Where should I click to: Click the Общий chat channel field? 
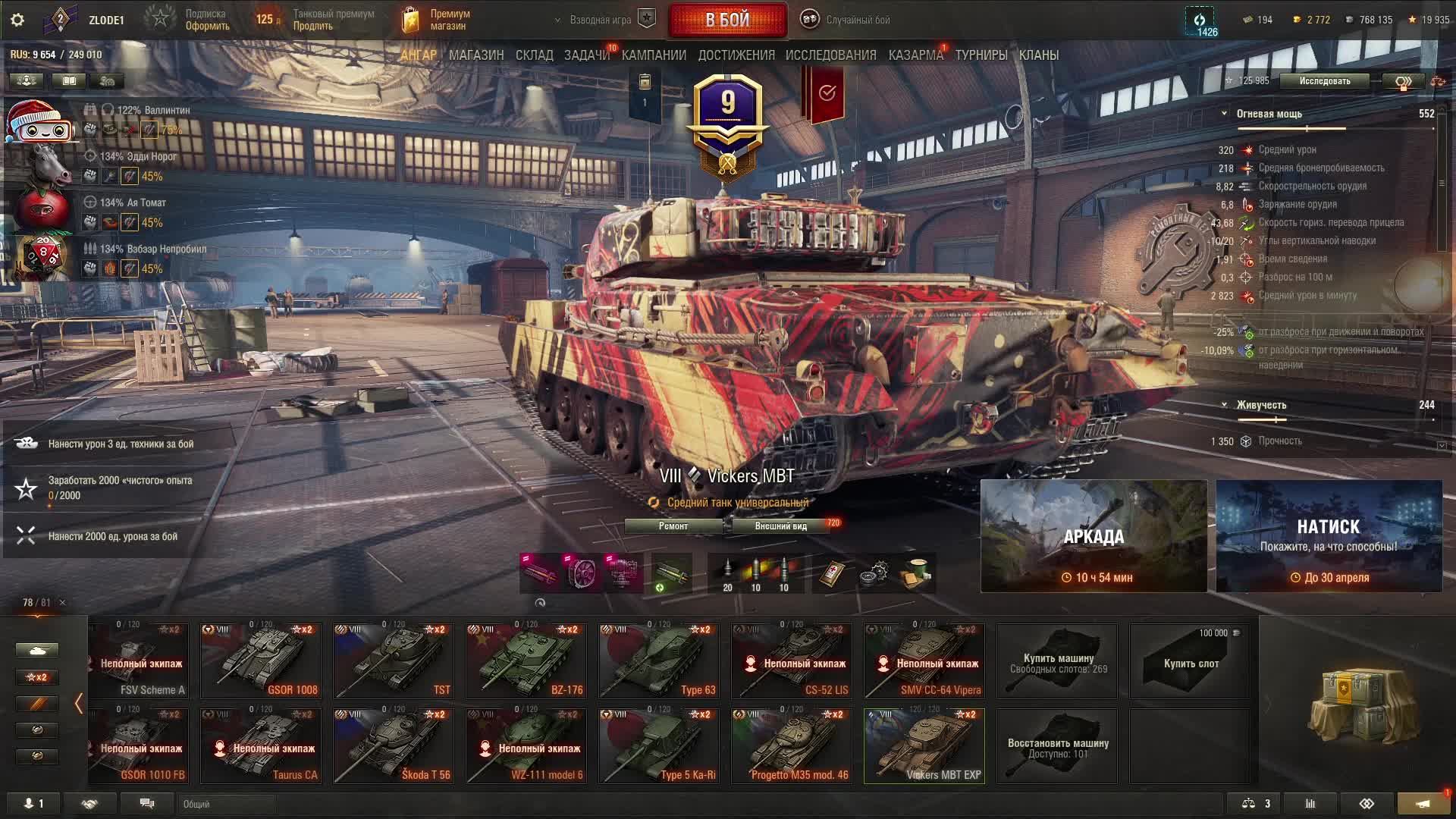click(x=303, y=804)
